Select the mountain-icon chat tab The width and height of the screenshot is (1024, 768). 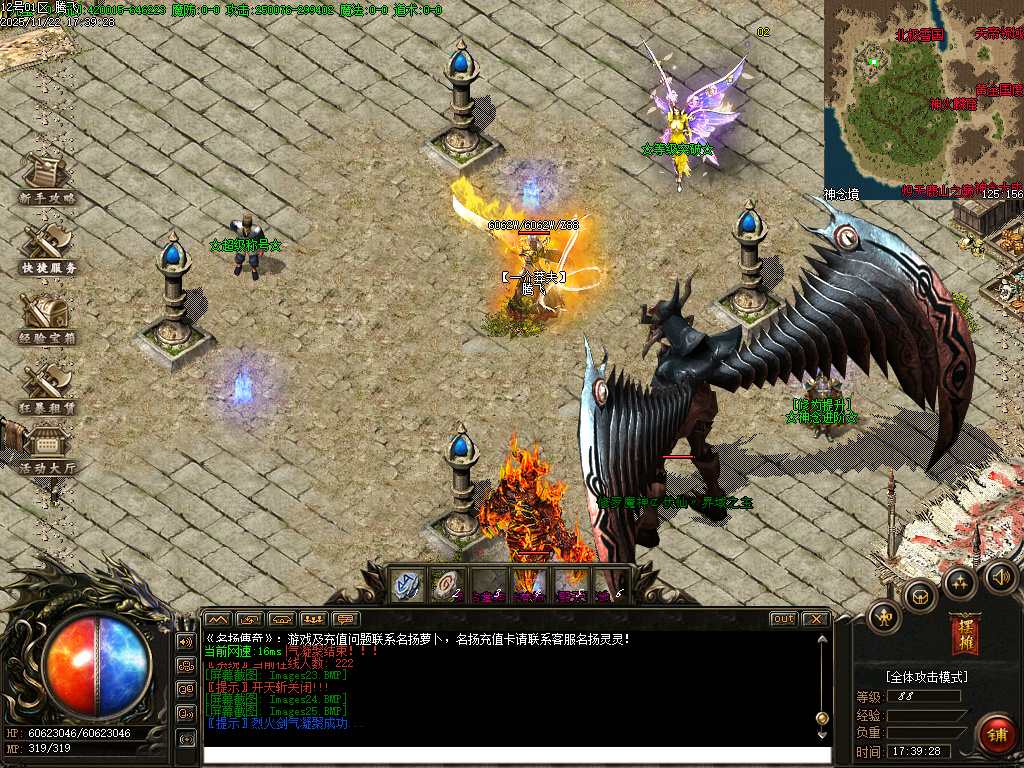(218, 619)
